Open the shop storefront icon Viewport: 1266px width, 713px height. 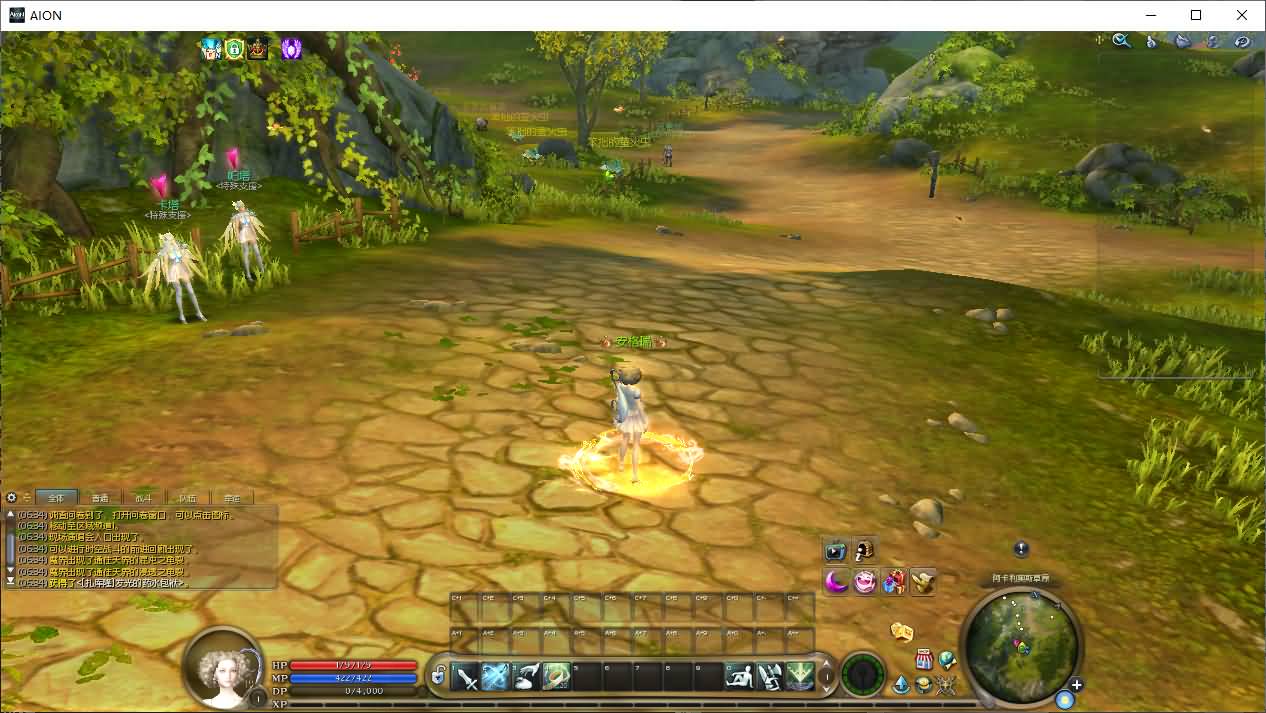pyautogui.click(x=924, y=660)
